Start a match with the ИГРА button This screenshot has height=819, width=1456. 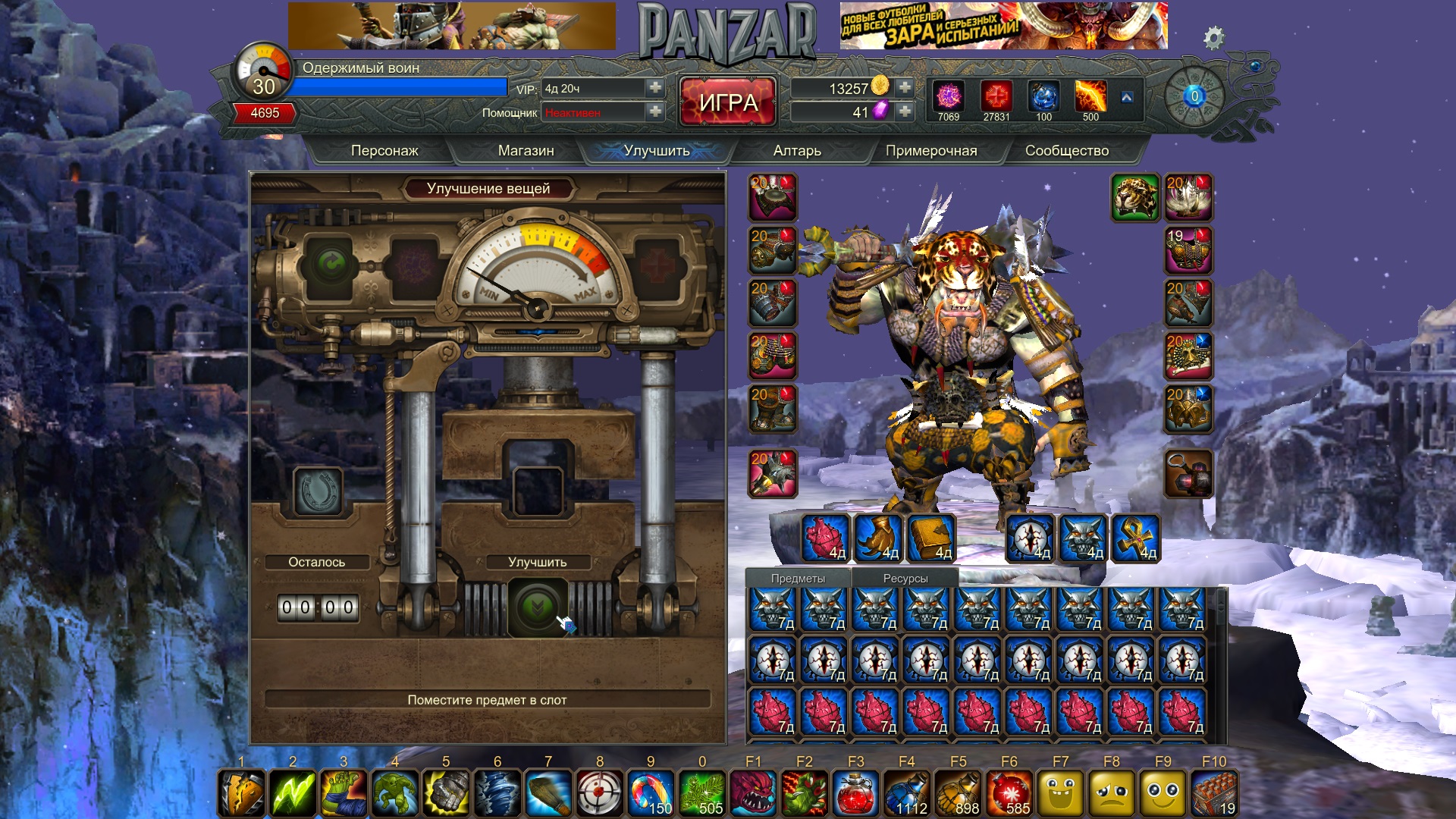pos(728,102)
